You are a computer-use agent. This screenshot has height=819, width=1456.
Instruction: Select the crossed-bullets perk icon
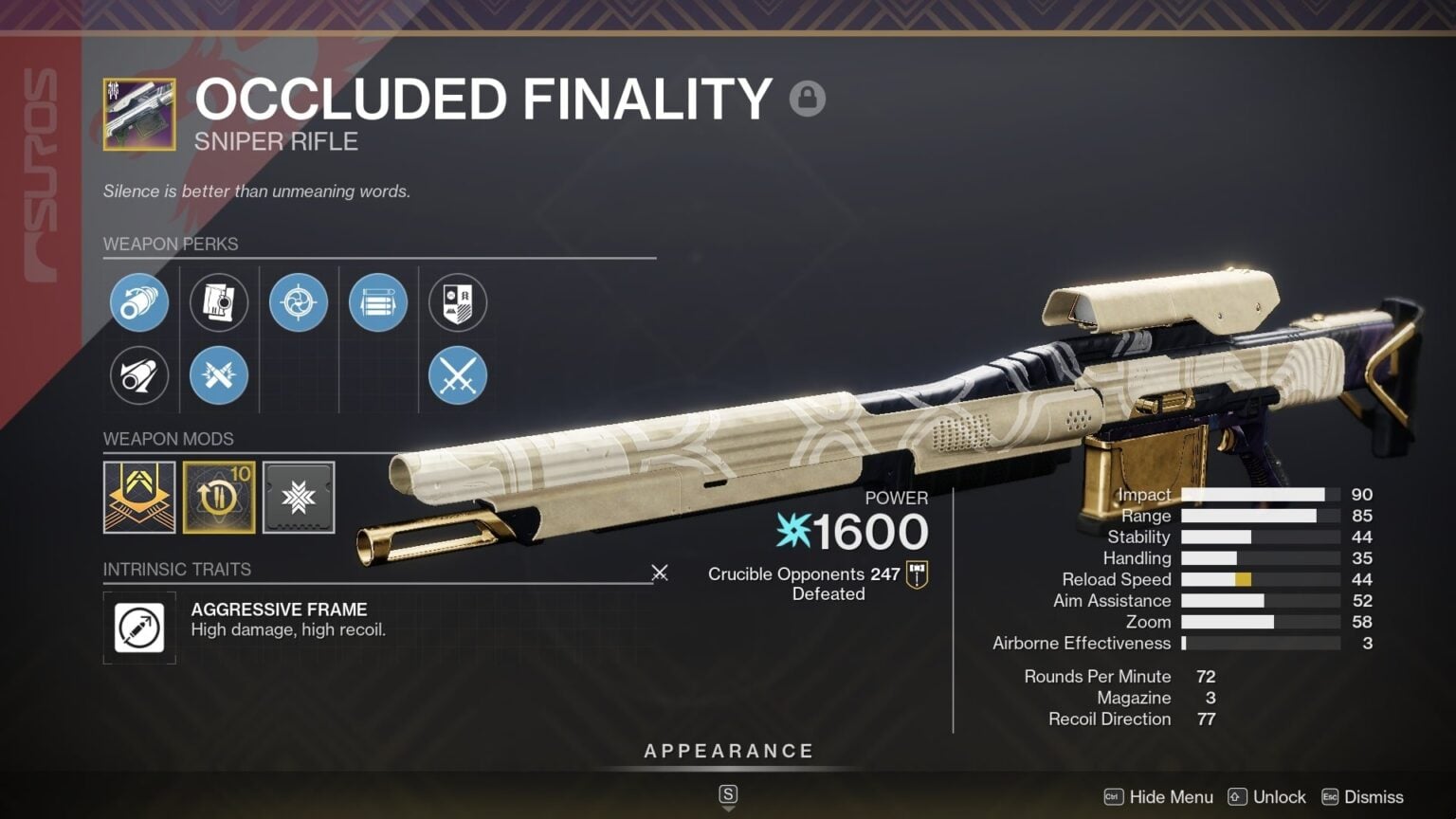click(219, 375)
